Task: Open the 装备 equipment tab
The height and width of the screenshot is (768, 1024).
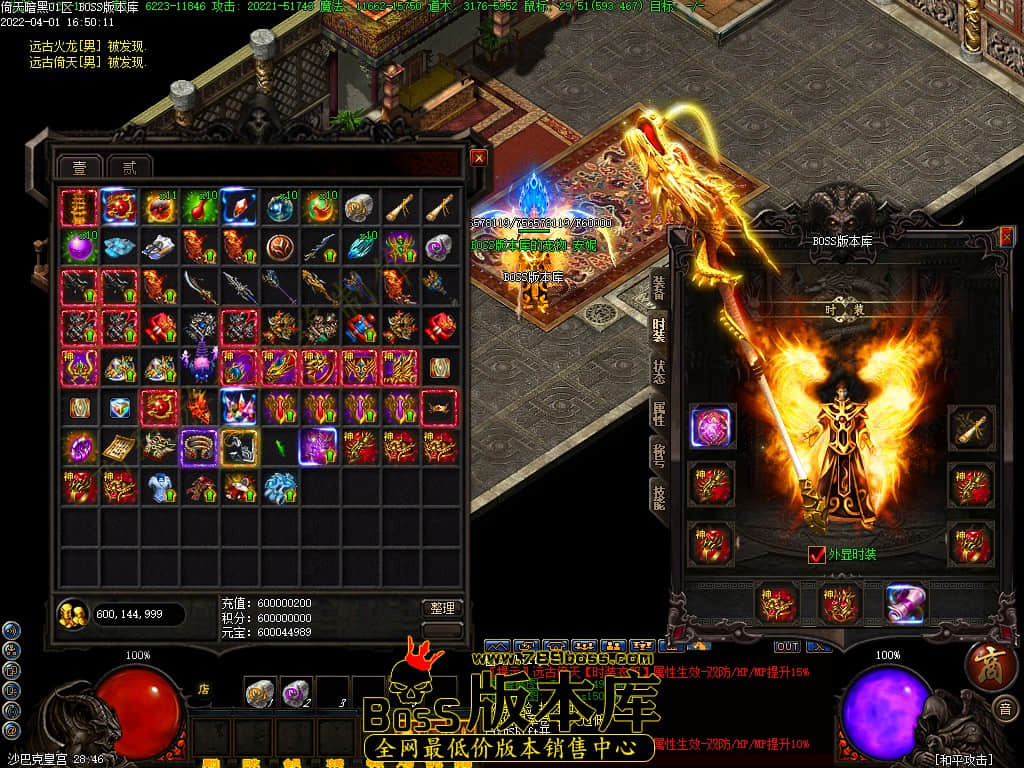Action: point(659,288)
